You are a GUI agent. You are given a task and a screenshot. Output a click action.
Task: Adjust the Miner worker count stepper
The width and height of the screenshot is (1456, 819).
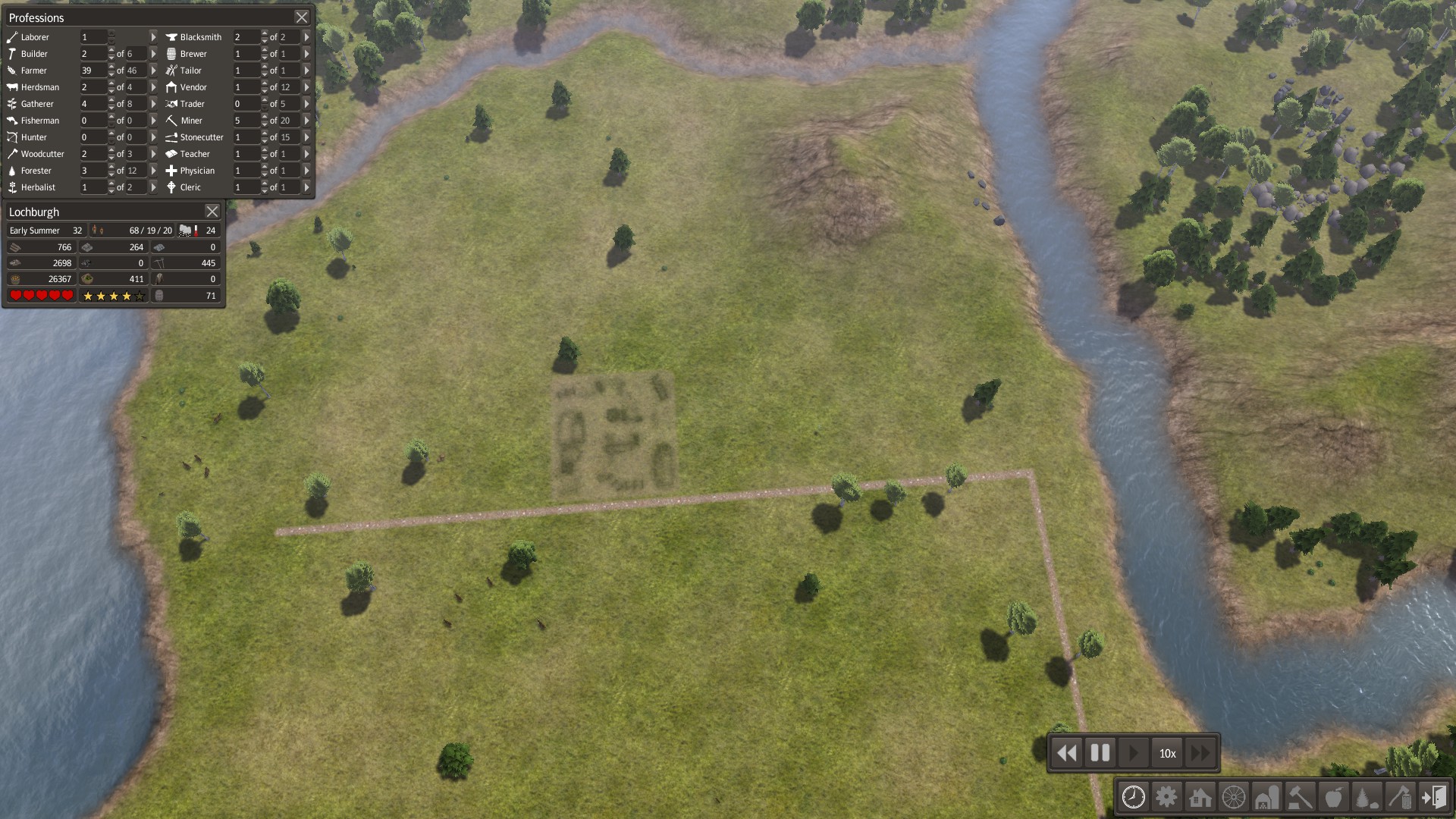click(x=264, y=121)
